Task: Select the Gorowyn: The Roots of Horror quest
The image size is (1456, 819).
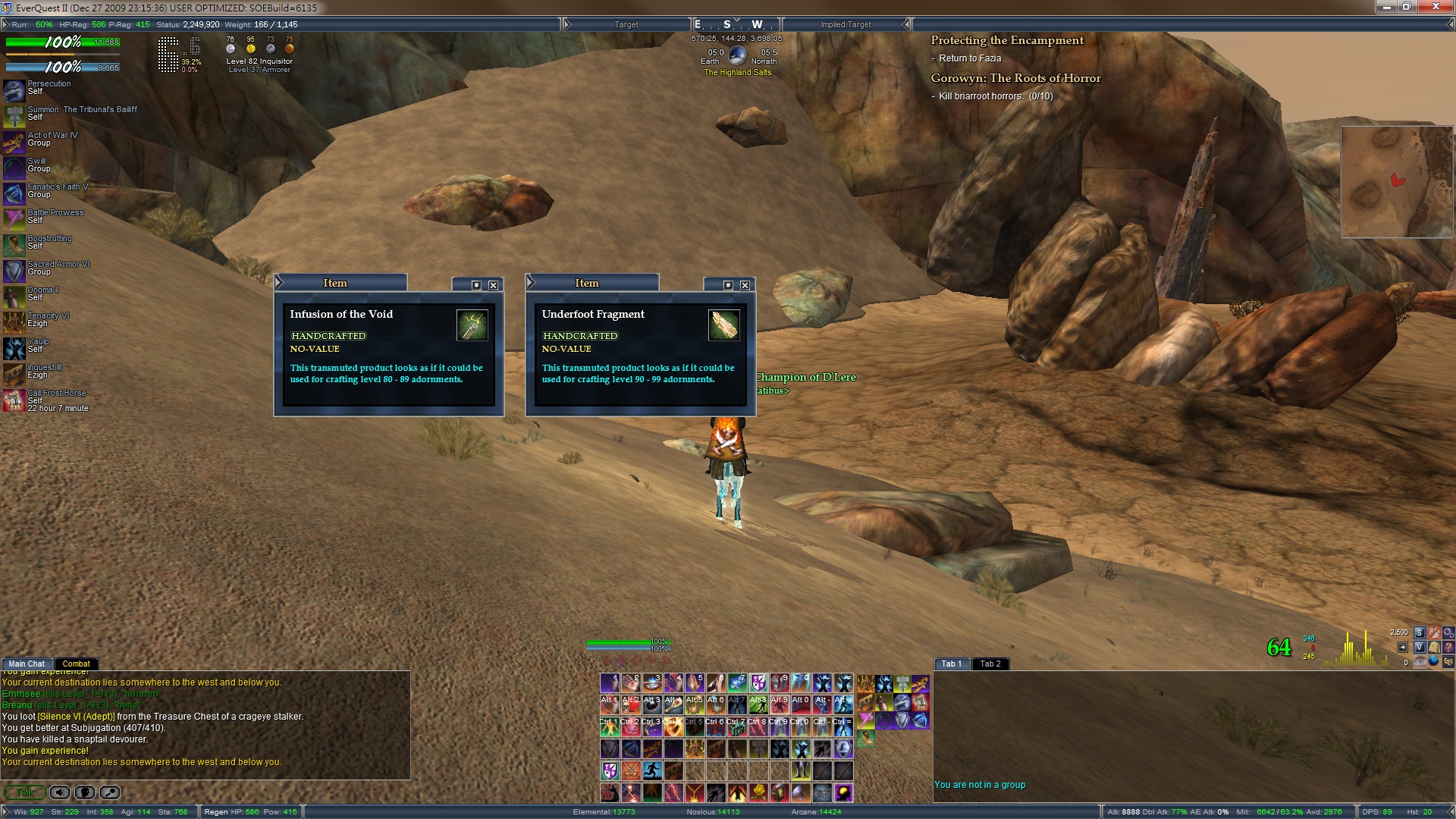Action: 1015,78
